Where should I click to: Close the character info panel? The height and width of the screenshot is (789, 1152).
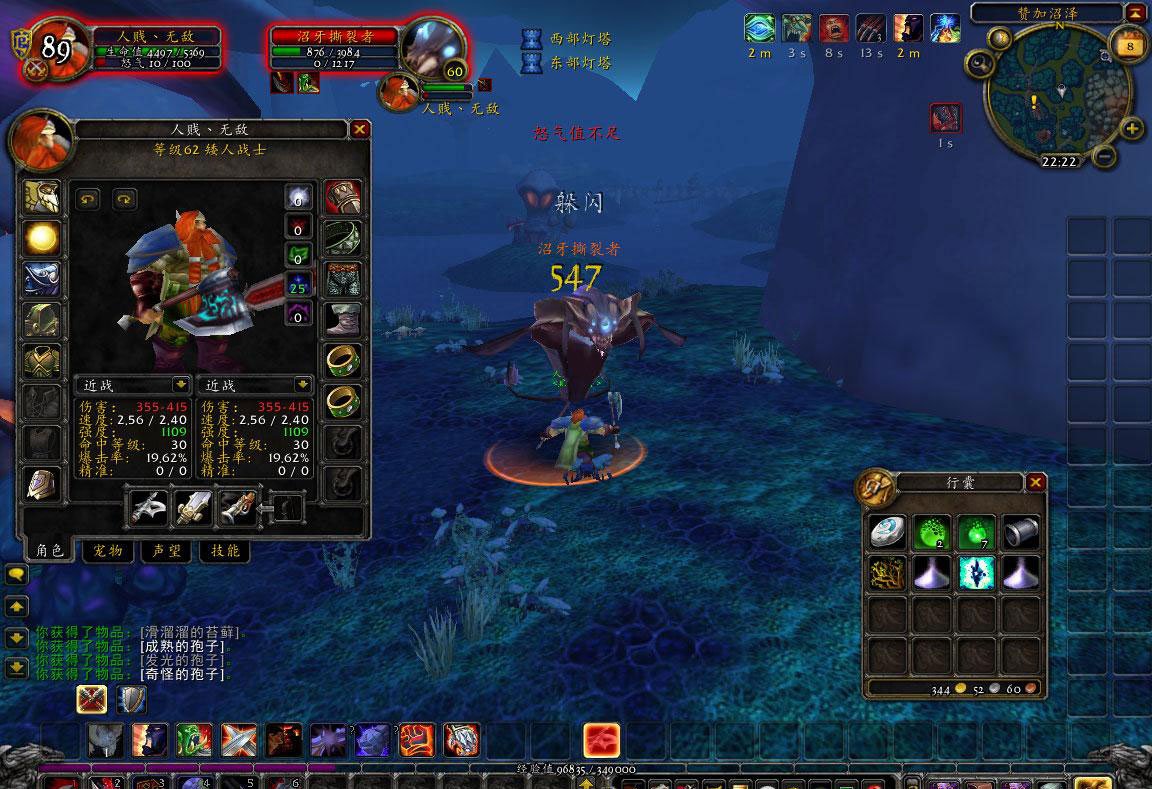360,129
